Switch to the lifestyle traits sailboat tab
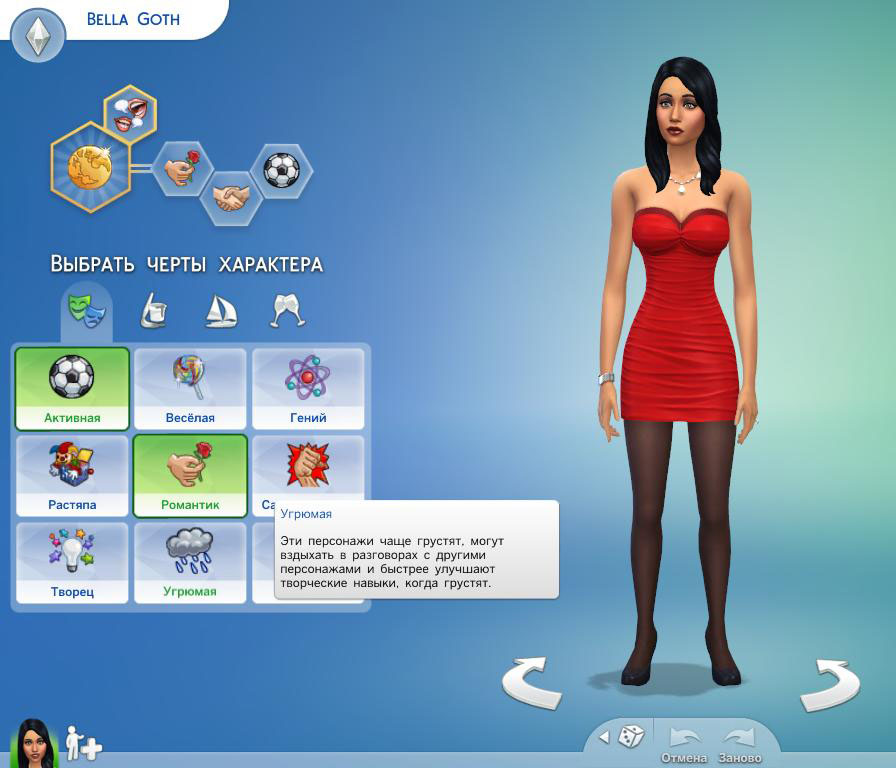Image resolution: width=896 pixels, height=768 pixels. tap(219, 310)
